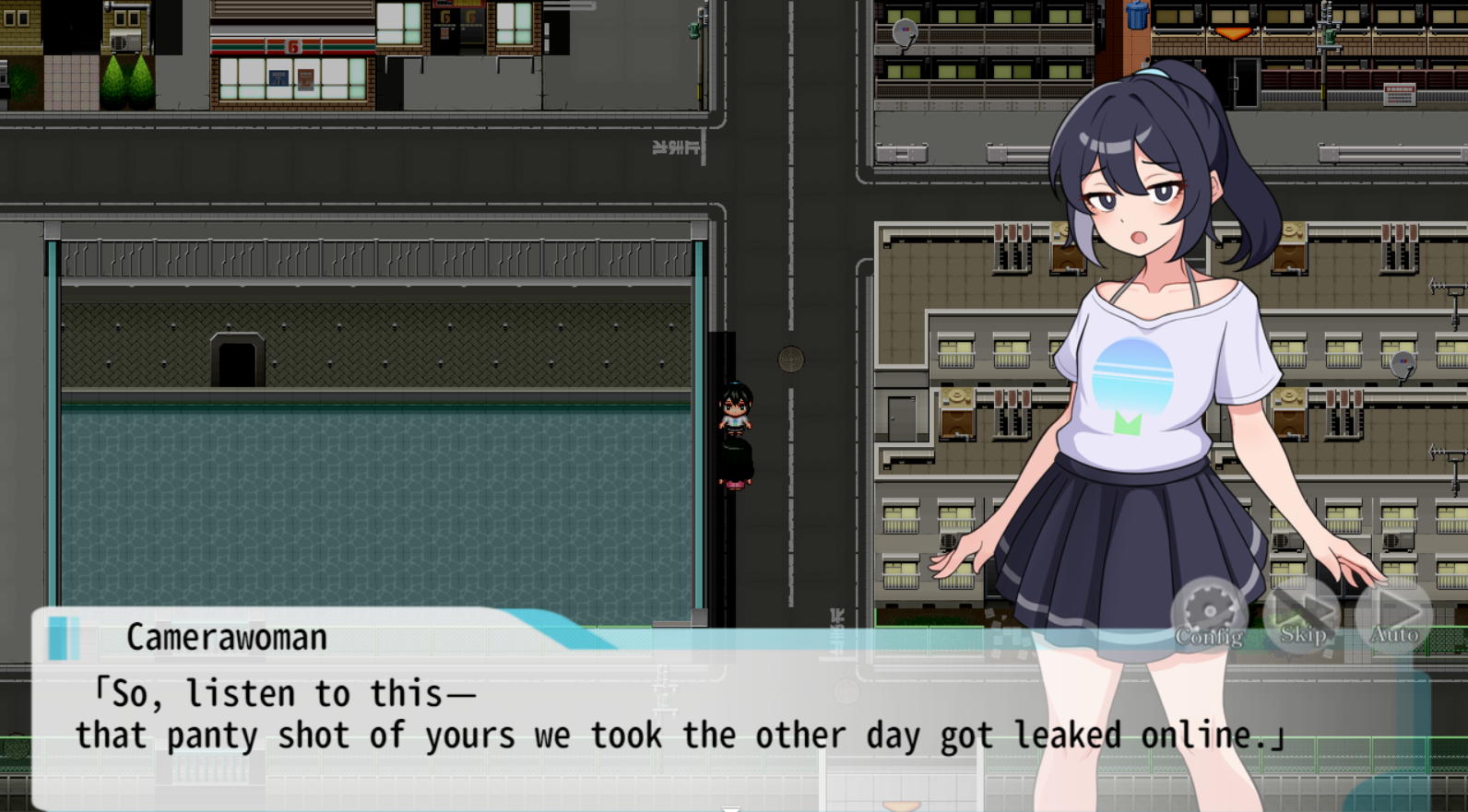Click the Skip dialogue button
Viewport: 1468px width, 812px height.
coord(1302,616)
